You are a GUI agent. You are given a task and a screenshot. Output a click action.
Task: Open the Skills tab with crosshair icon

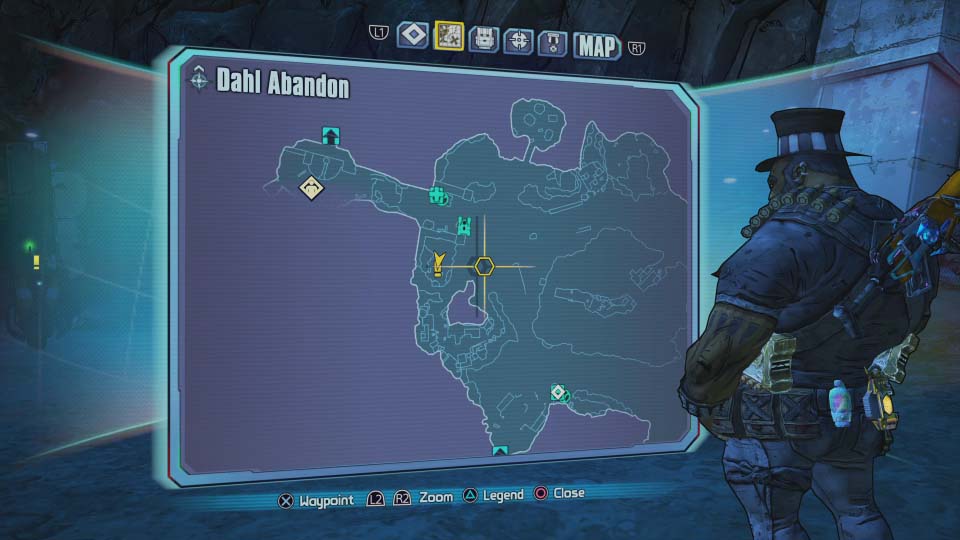(517, 41)
